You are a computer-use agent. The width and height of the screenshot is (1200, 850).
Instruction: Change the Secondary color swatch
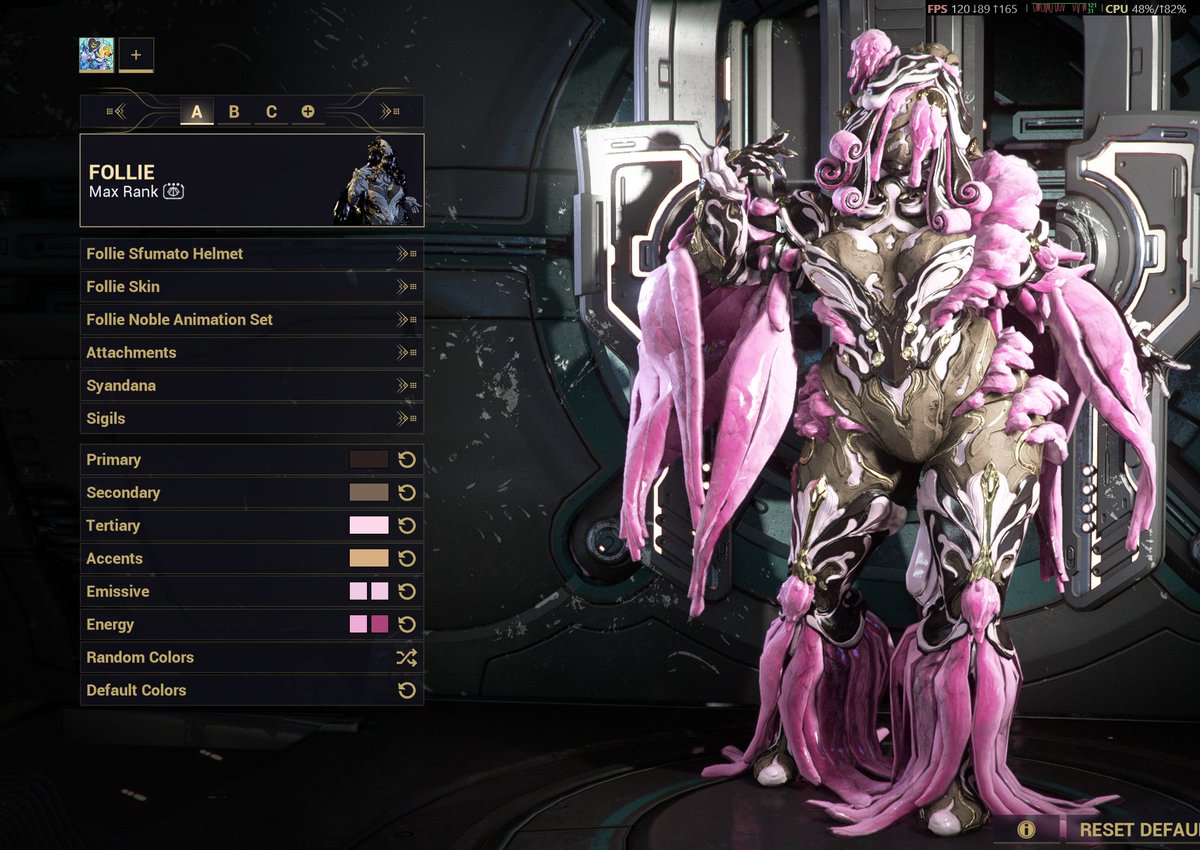coord(368,493)
